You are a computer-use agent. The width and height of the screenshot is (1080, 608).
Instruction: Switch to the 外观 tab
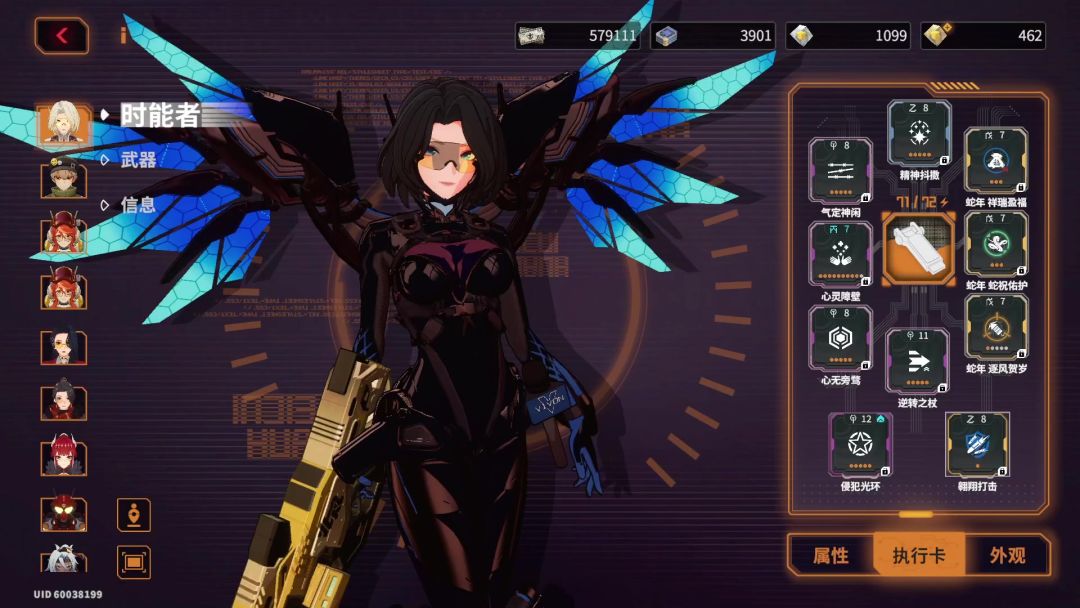[1007, 556]
